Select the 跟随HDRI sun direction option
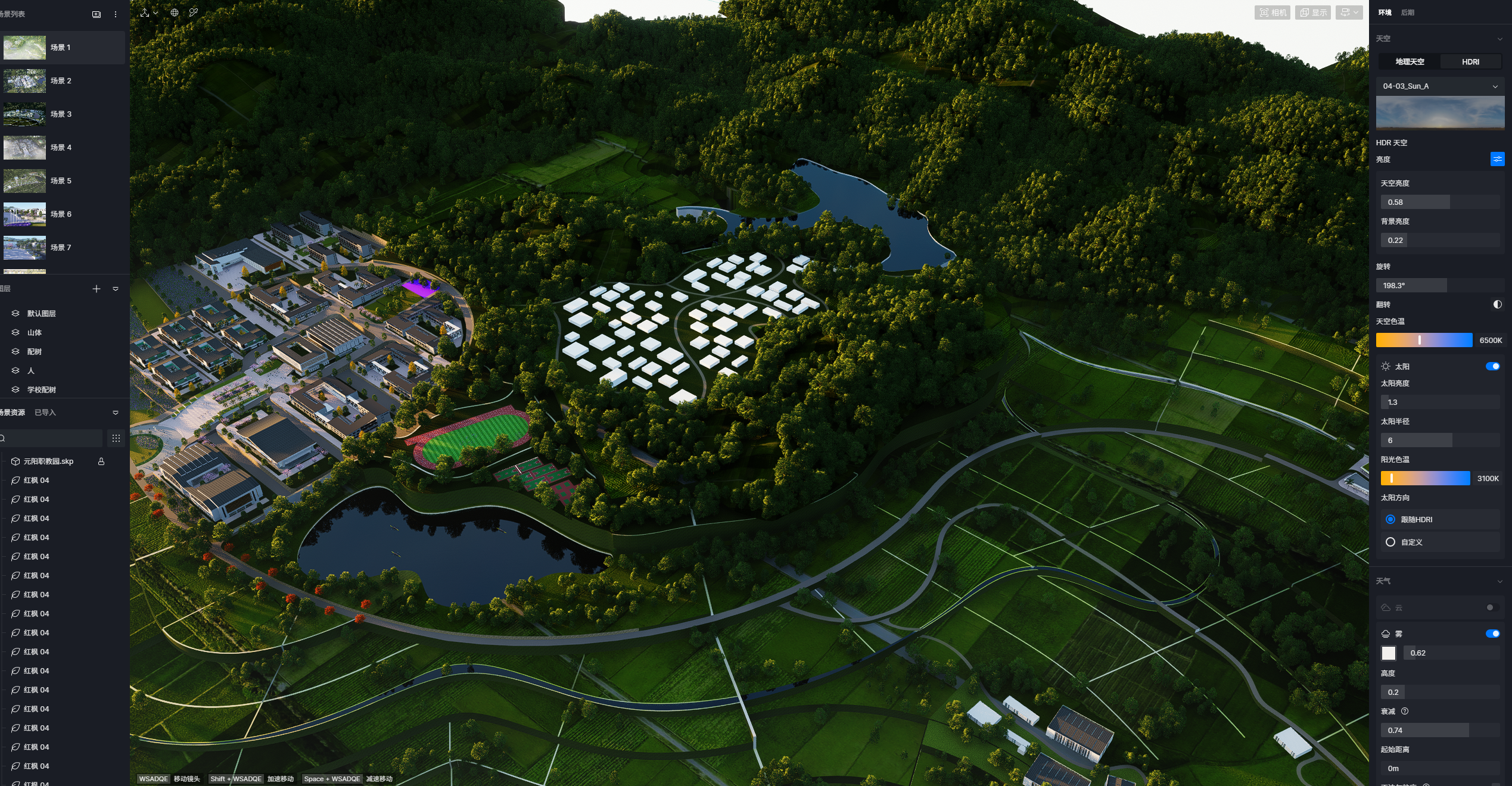Screen dimensions: 1512x786 (x=1390, y=519)
